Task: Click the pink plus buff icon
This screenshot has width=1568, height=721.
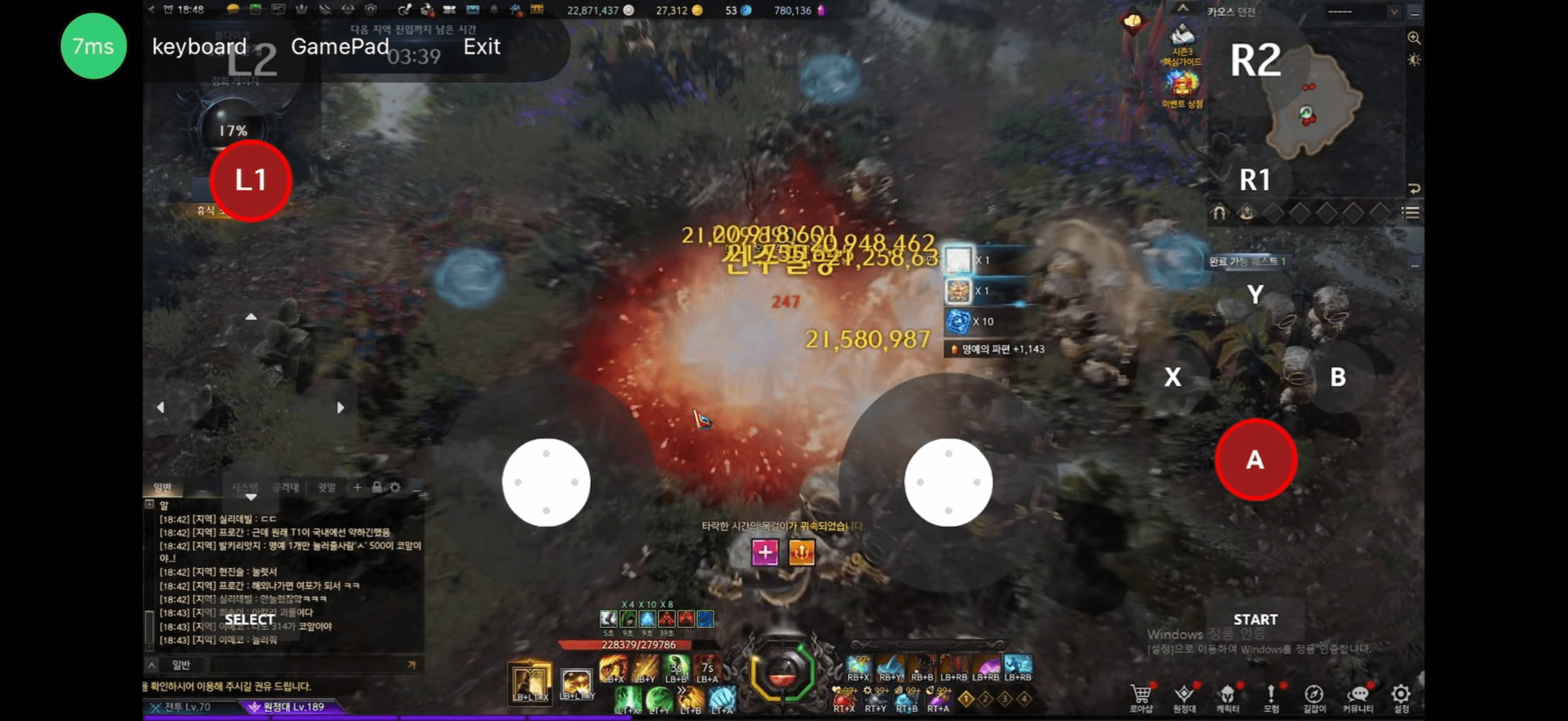Action: (x=765, y=552)
